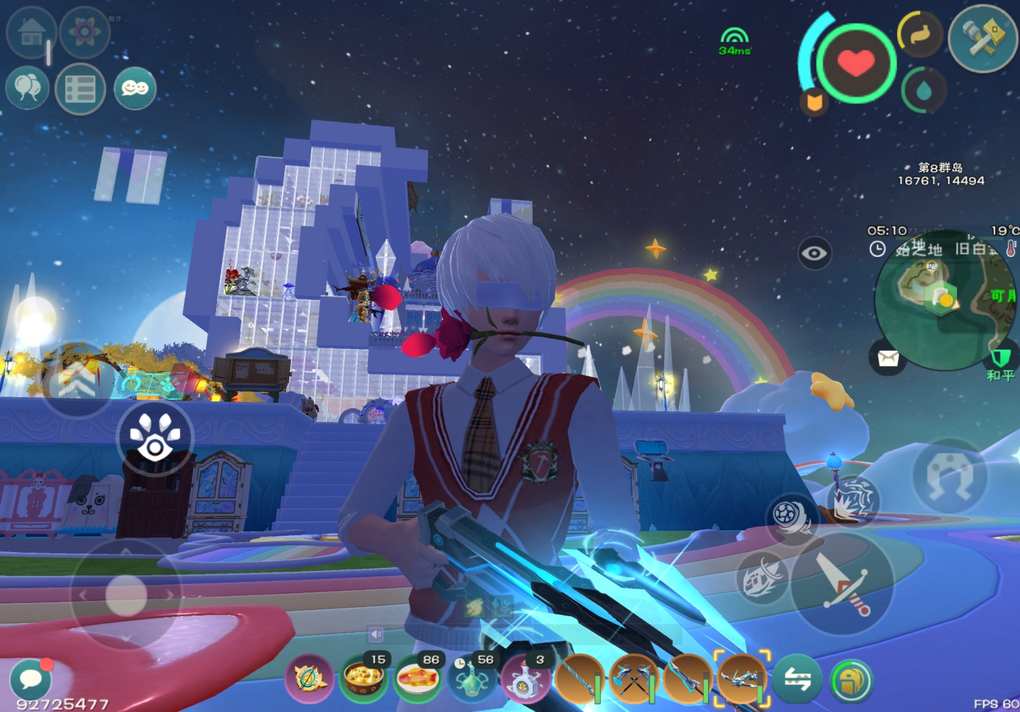Click the yellow arrow stamina ring icon
This screenshot has width=1020, height=712.
tap(920, 35)
